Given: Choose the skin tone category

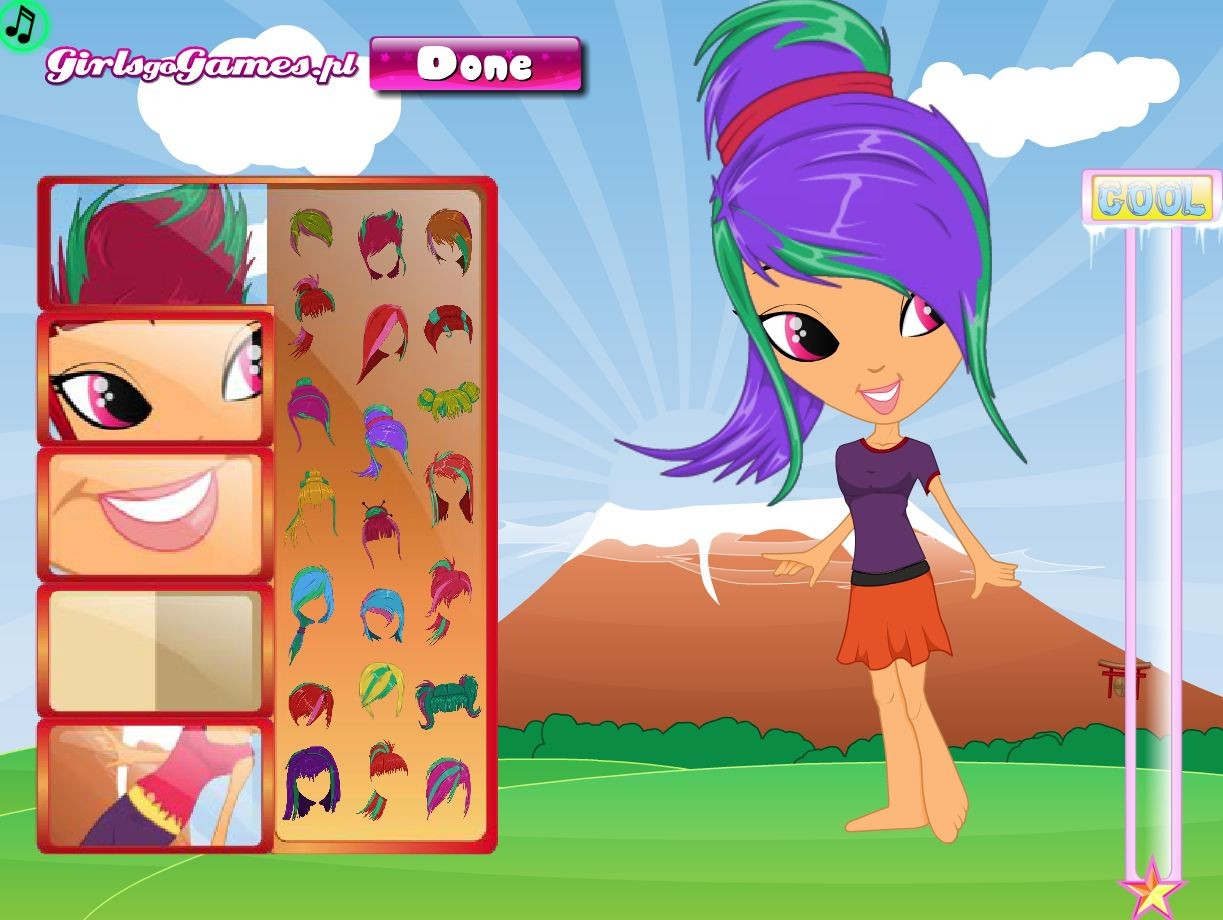Looking at the screenshot, I should tap(156, 649).
